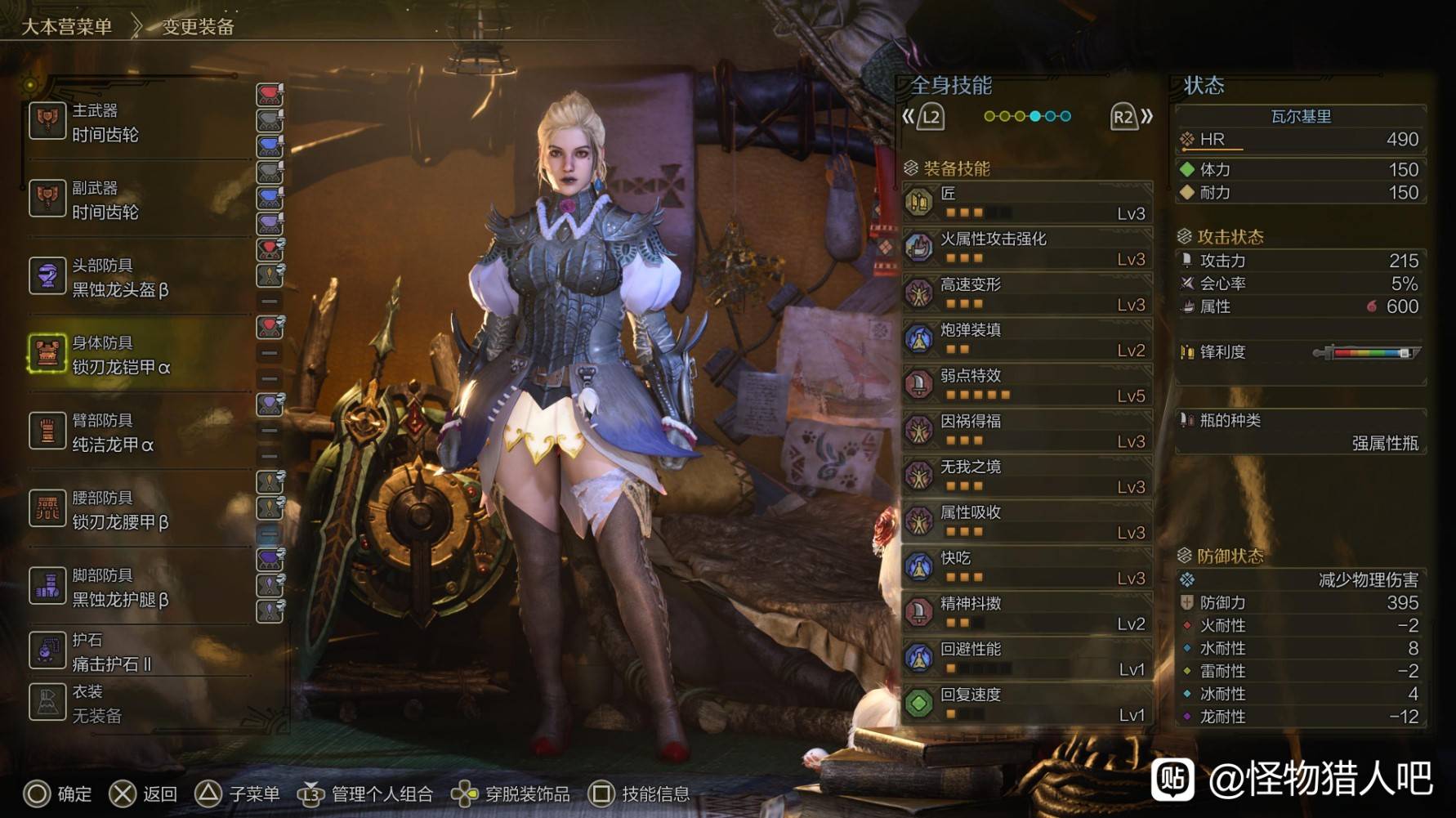Select the 腰部防具 waist armor icon
Image resolution: width=1456 pixels, height=818 pixels.
47,508
